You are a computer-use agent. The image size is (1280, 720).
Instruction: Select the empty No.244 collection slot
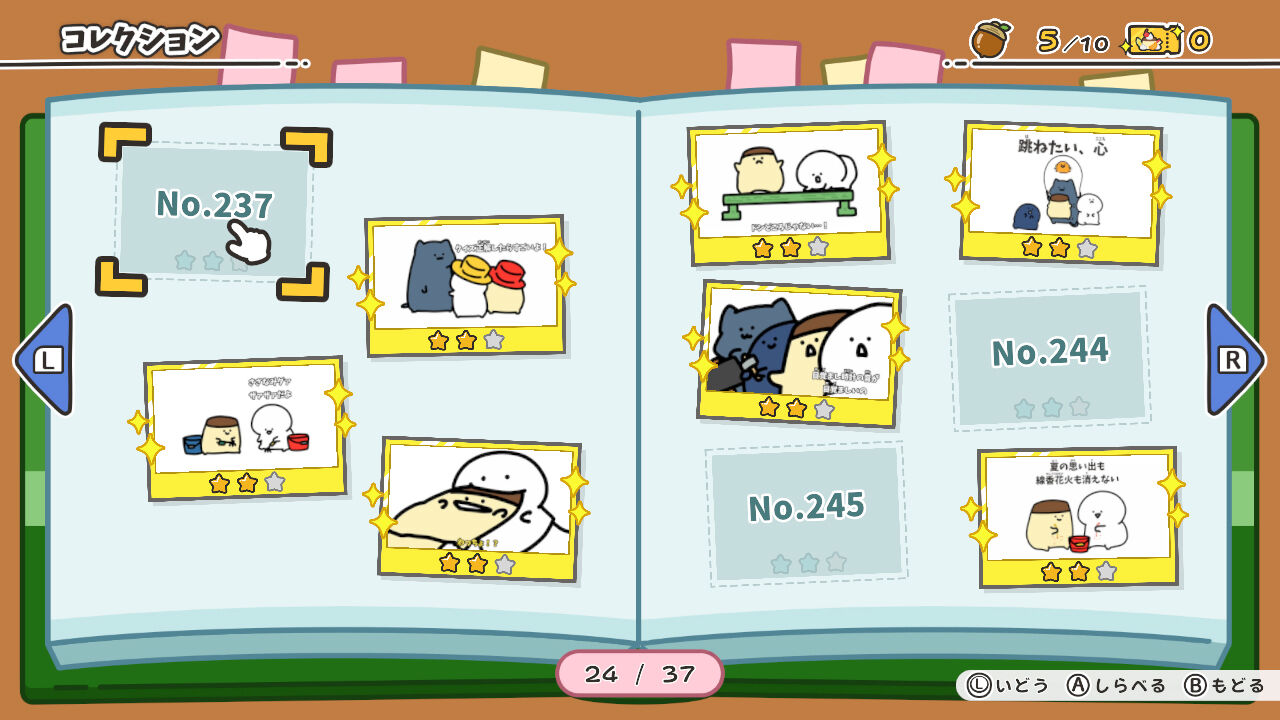[1051, 356]
